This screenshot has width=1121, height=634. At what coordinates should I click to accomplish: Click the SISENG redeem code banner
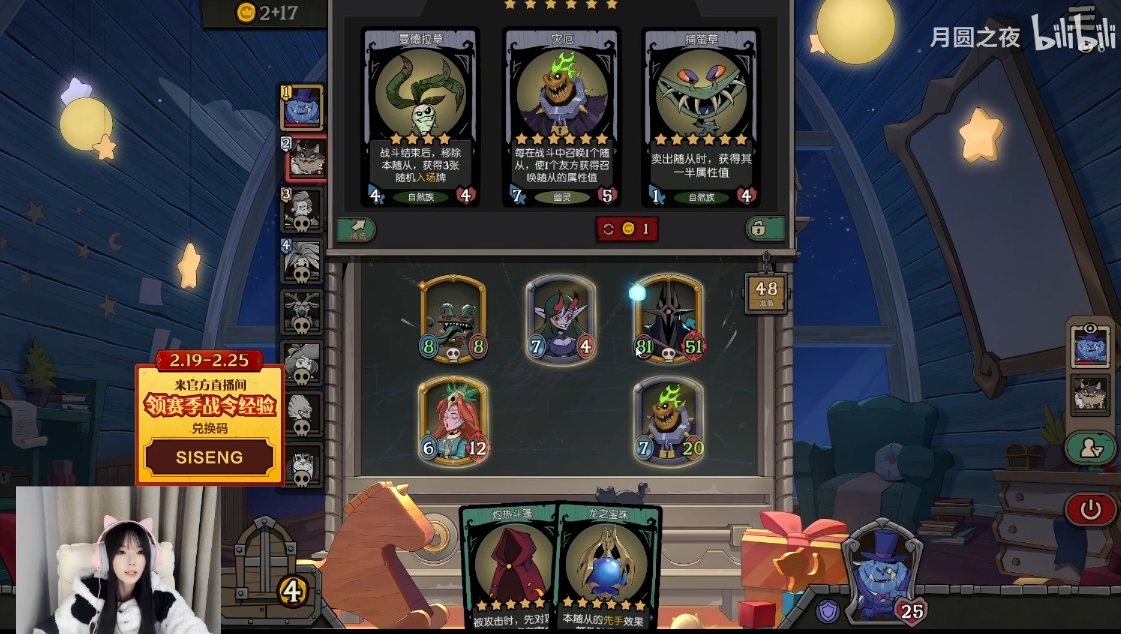pyautogui.click(x=210, y=457)
